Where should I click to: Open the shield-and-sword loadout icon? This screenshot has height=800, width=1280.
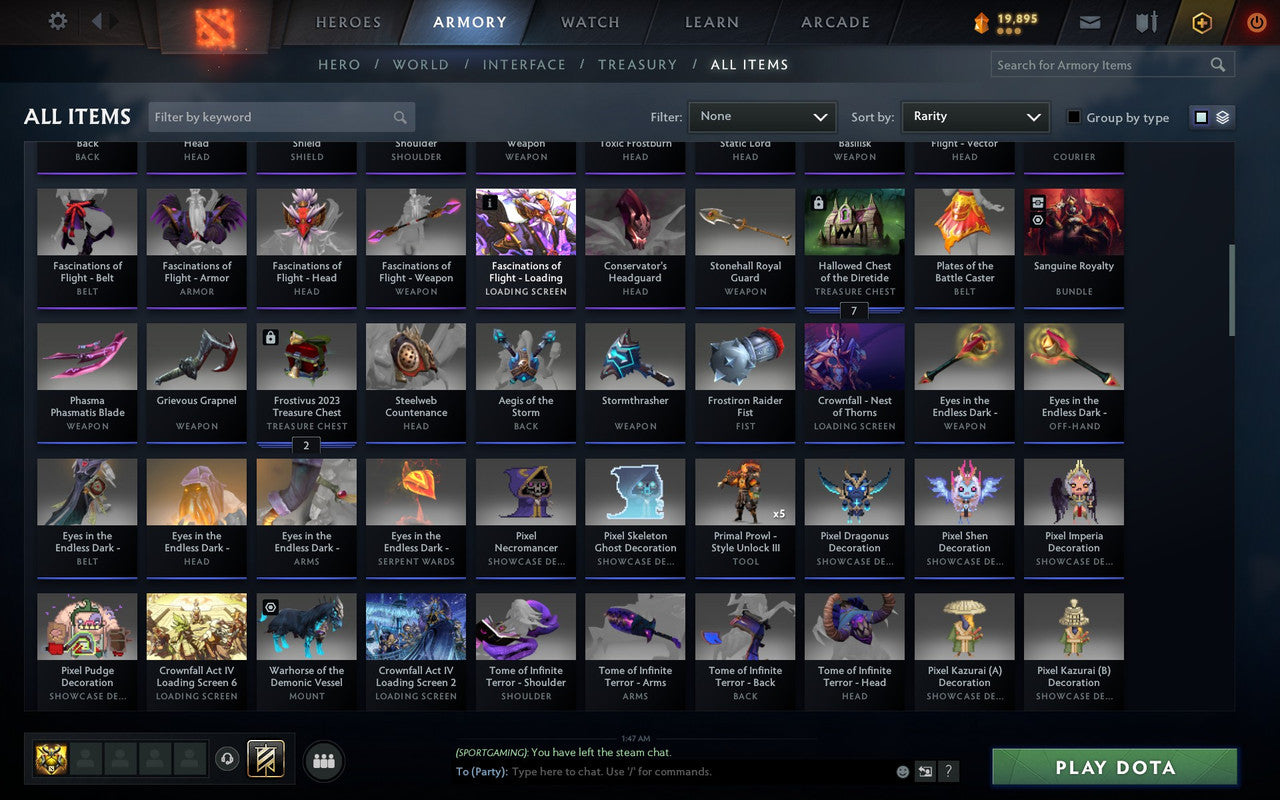[x=1145, y=21]
